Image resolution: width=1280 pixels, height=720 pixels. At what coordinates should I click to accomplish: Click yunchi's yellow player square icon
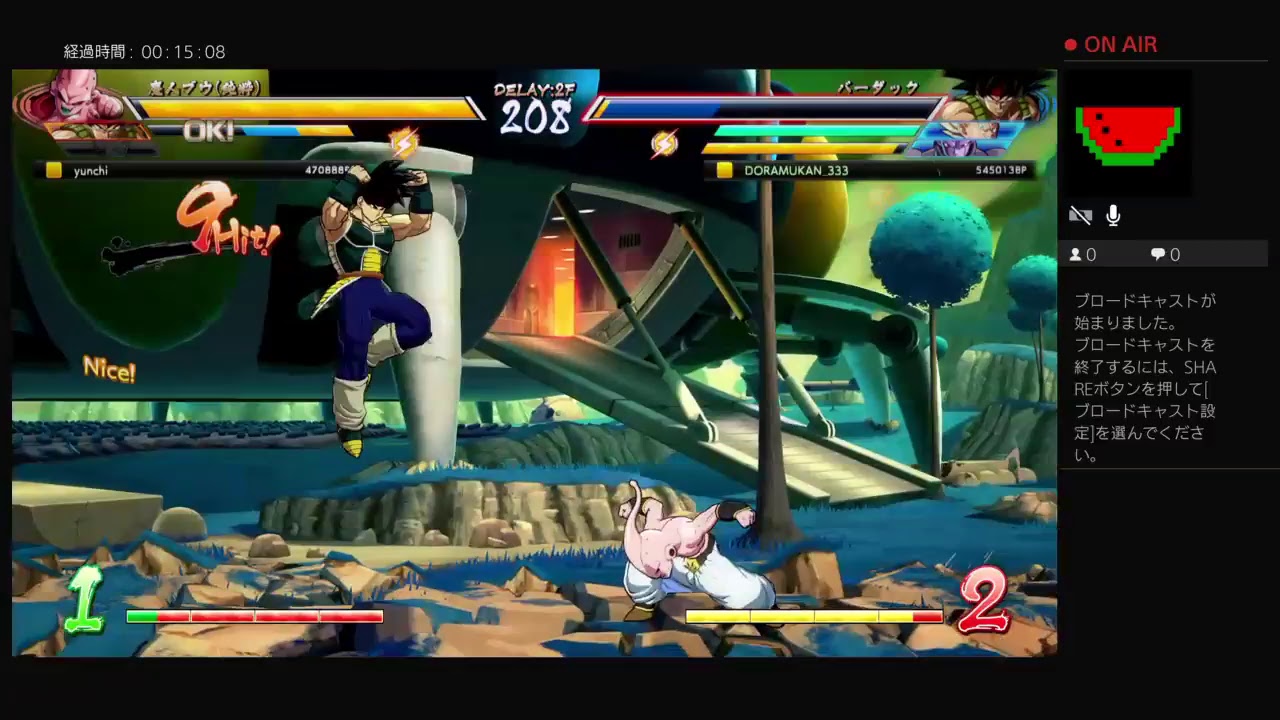(x=53, y=170)
